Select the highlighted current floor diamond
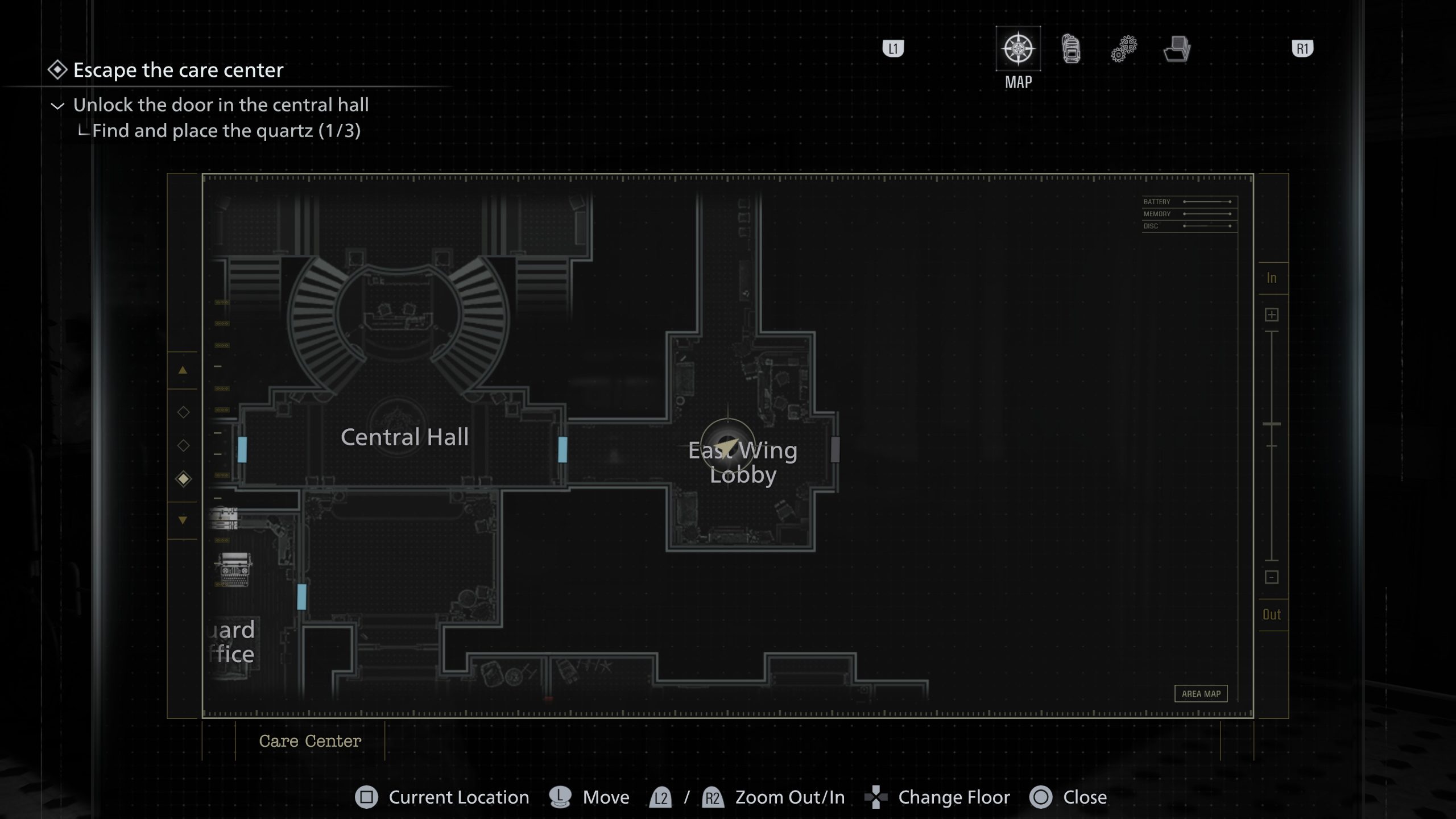The width and height of the screenshot is (1456, 819). point(183,478)
